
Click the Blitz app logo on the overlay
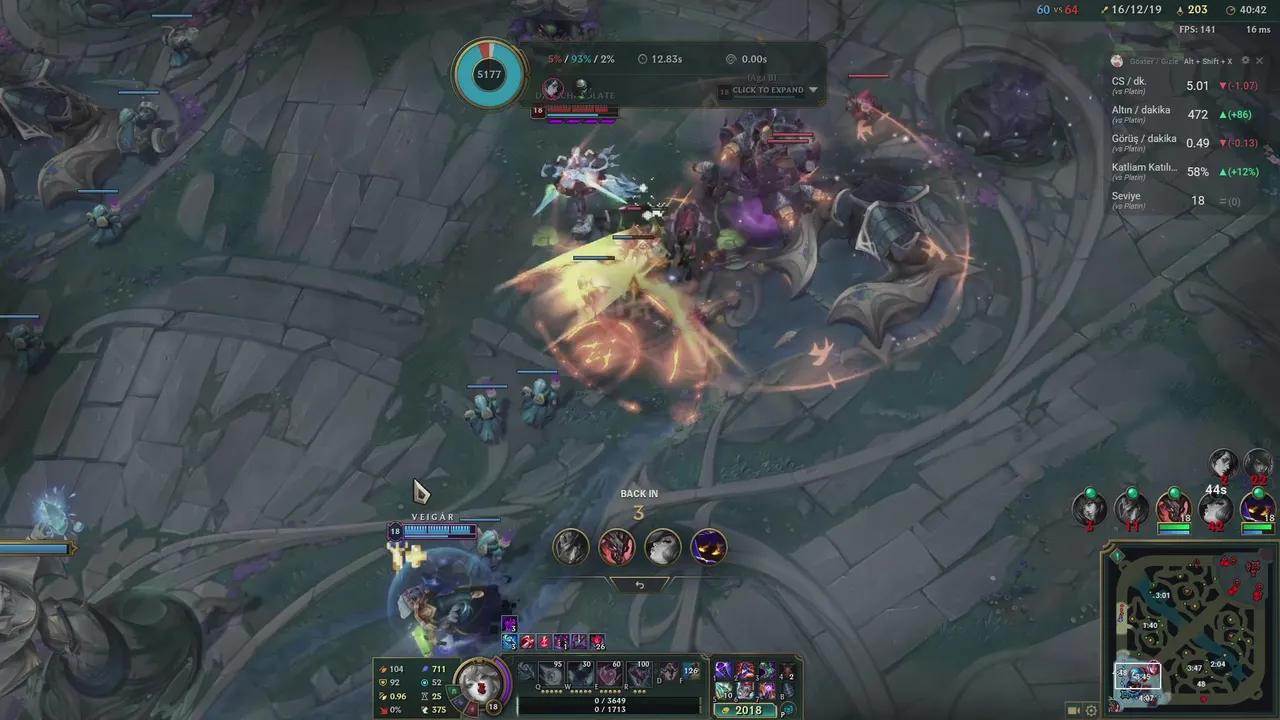(1116, 61)
